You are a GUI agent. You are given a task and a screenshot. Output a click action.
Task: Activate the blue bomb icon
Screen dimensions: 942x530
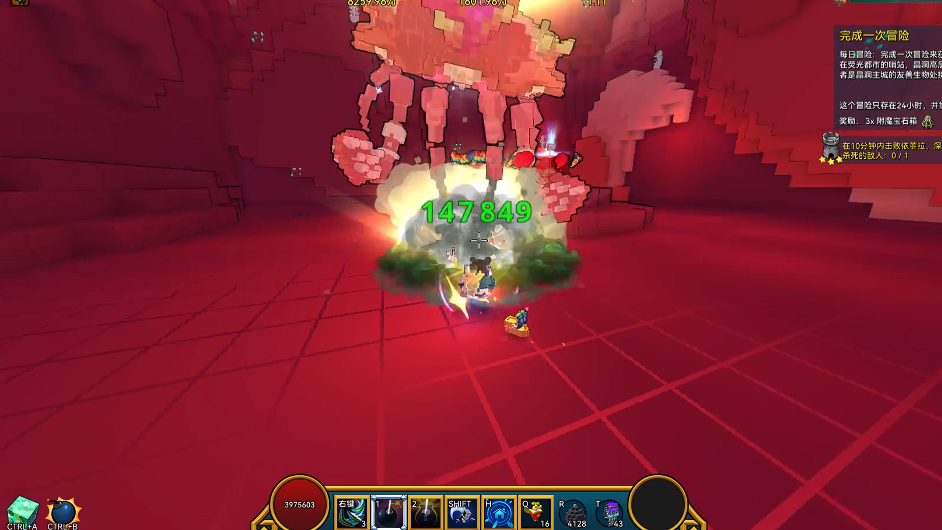tap(63, 512)
